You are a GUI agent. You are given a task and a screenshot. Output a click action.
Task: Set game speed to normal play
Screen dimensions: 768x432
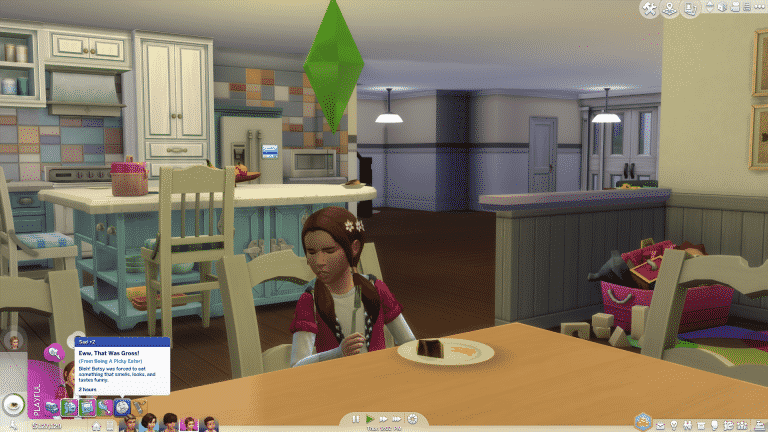368,419
